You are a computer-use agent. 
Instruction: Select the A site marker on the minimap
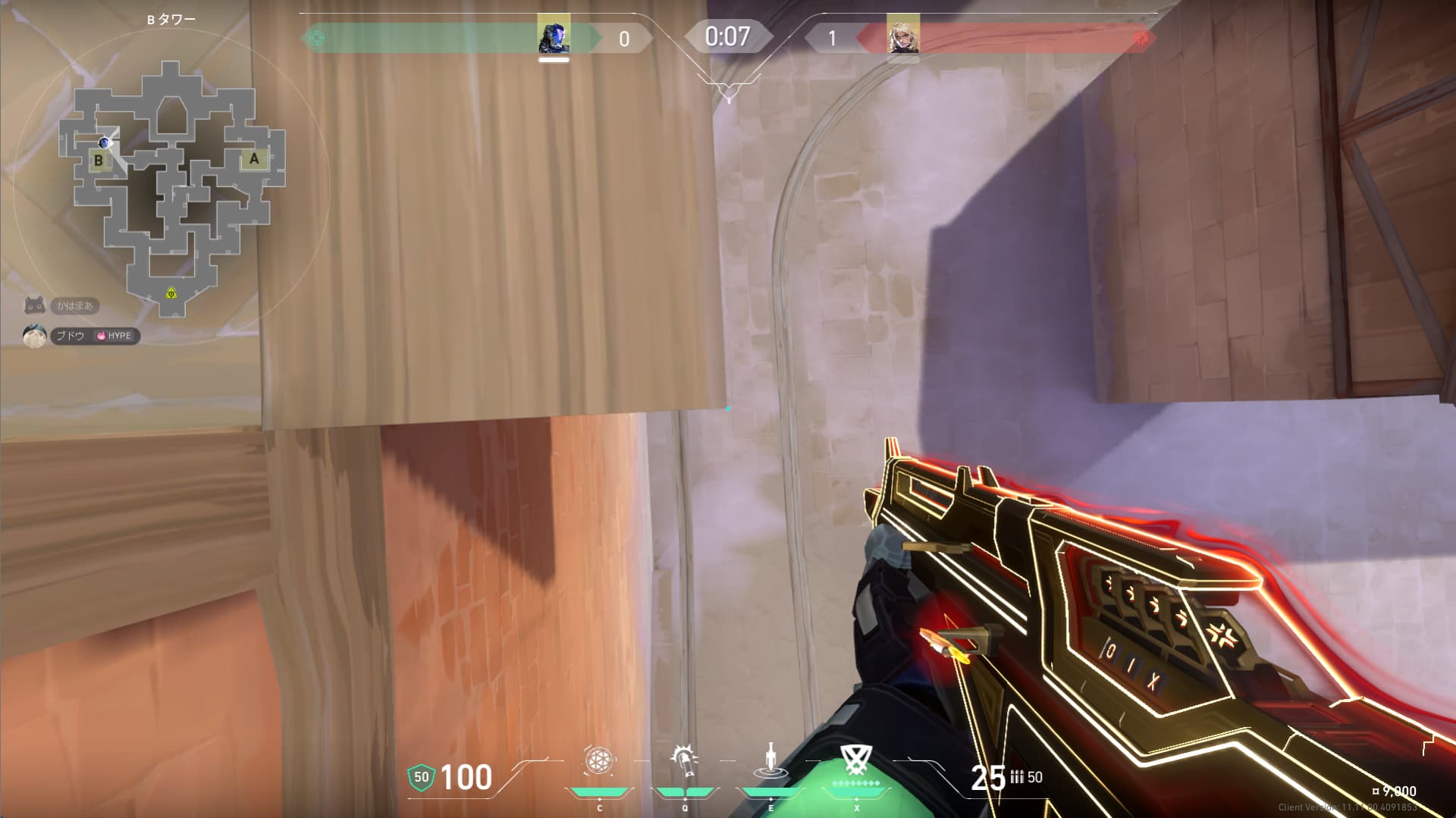pyautogui.click(x=254, y=158)
